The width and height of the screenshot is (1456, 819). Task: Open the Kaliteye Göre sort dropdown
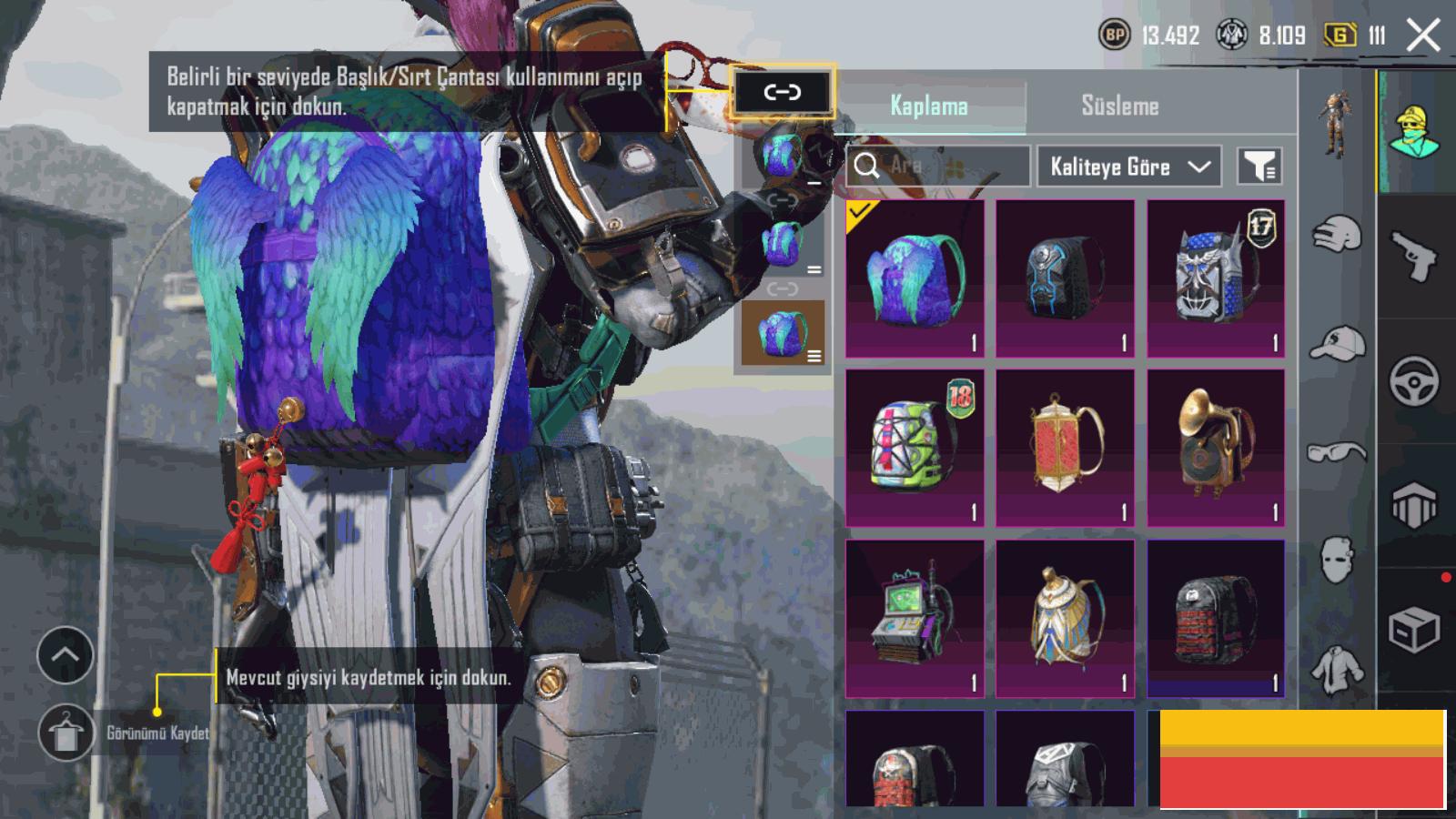coord(1128,167)
